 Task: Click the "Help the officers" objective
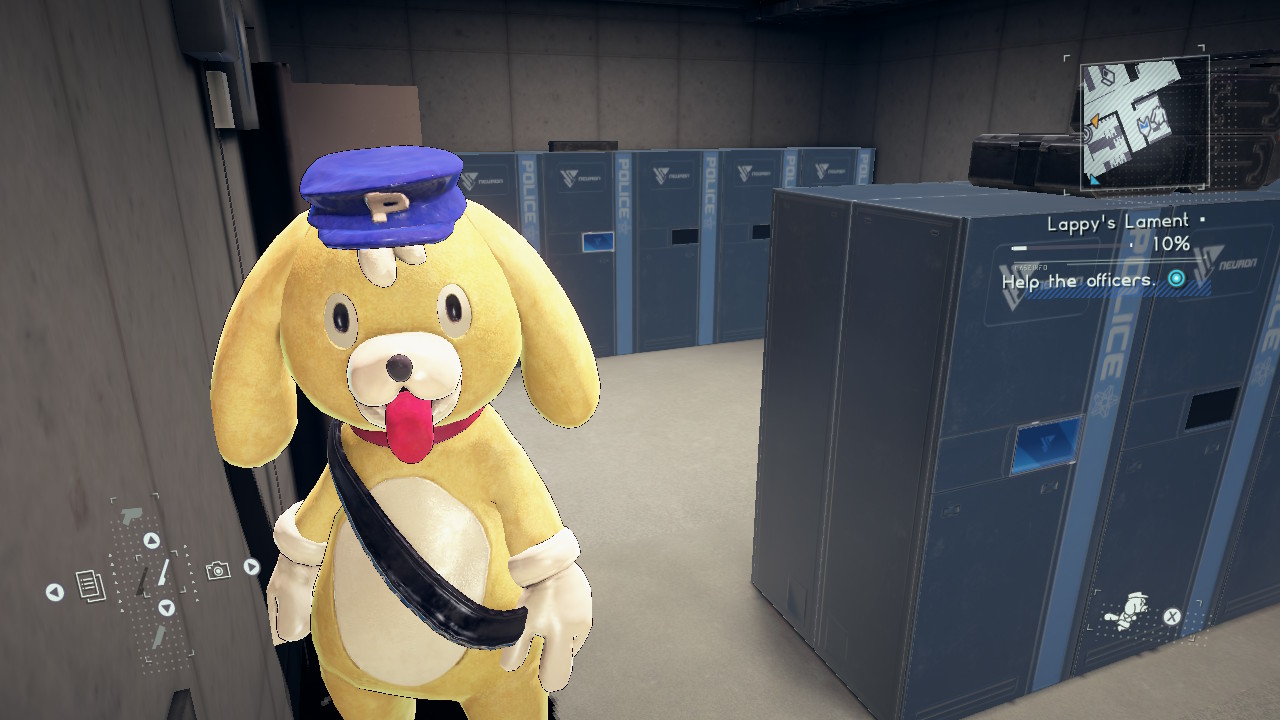click(x=1079, y=281)
